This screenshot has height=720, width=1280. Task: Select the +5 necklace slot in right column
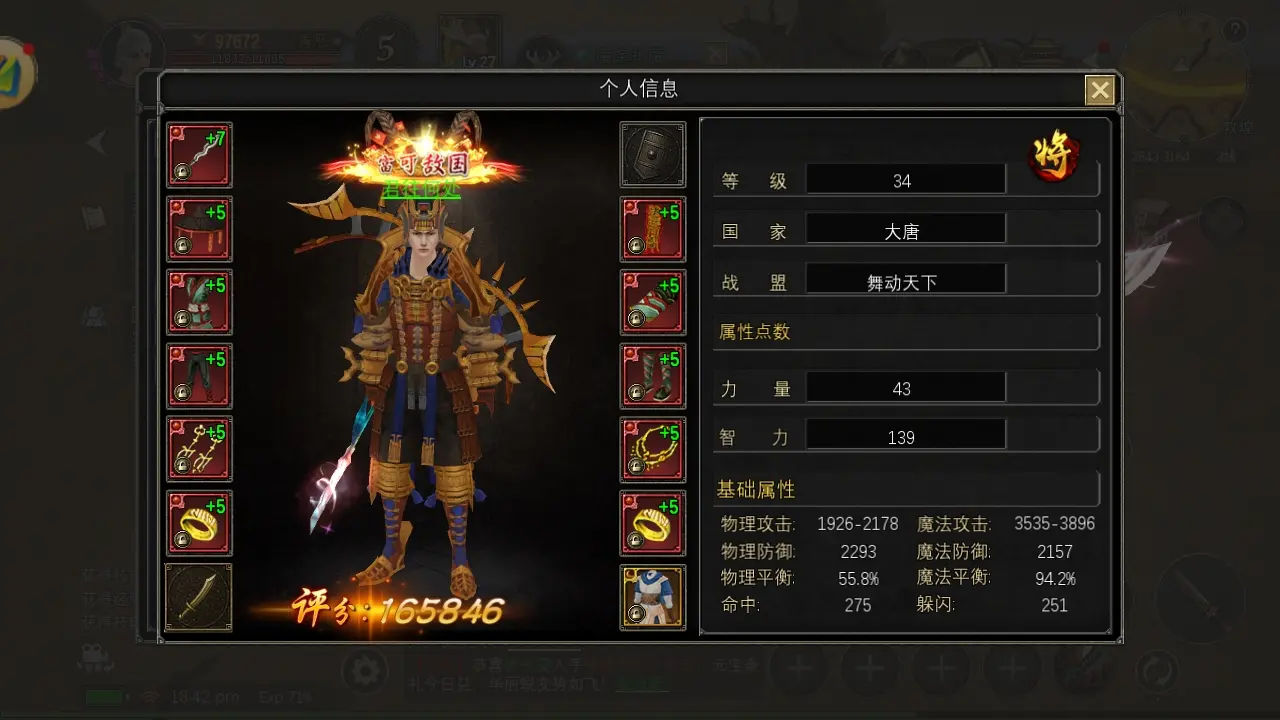(x=653, y=449)
